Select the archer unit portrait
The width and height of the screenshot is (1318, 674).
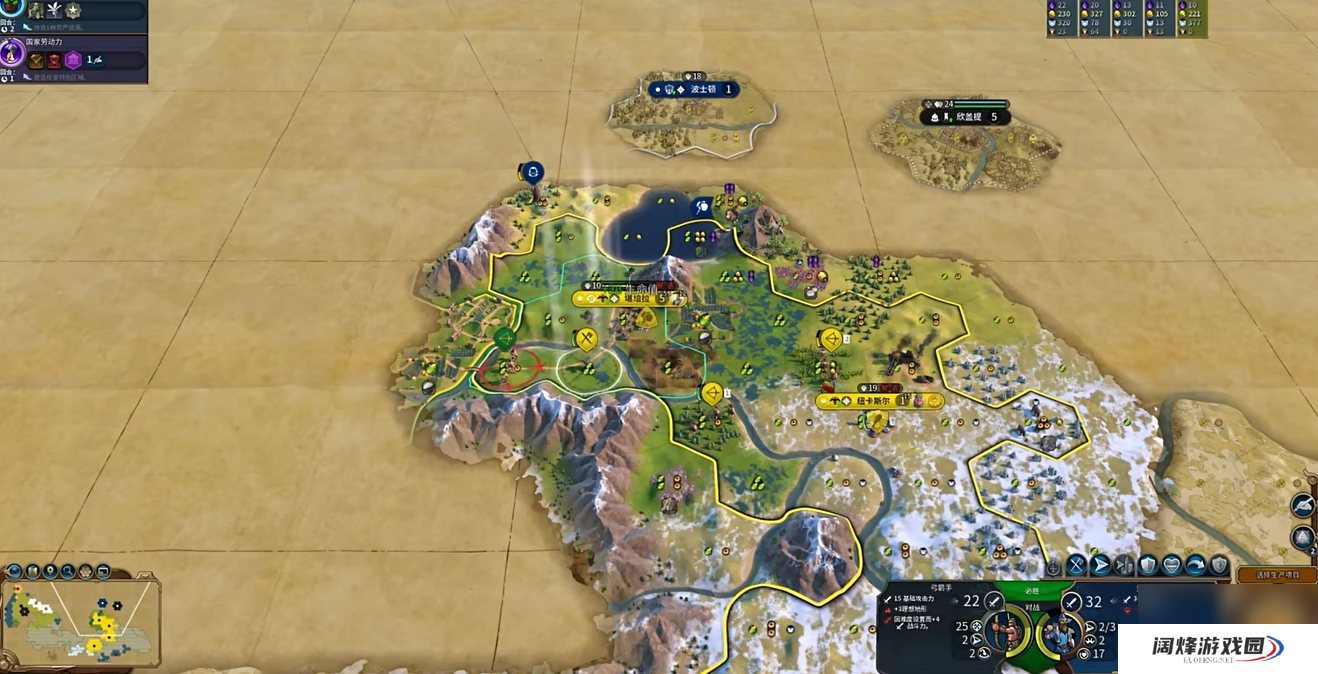click(x=1006, y=632)
